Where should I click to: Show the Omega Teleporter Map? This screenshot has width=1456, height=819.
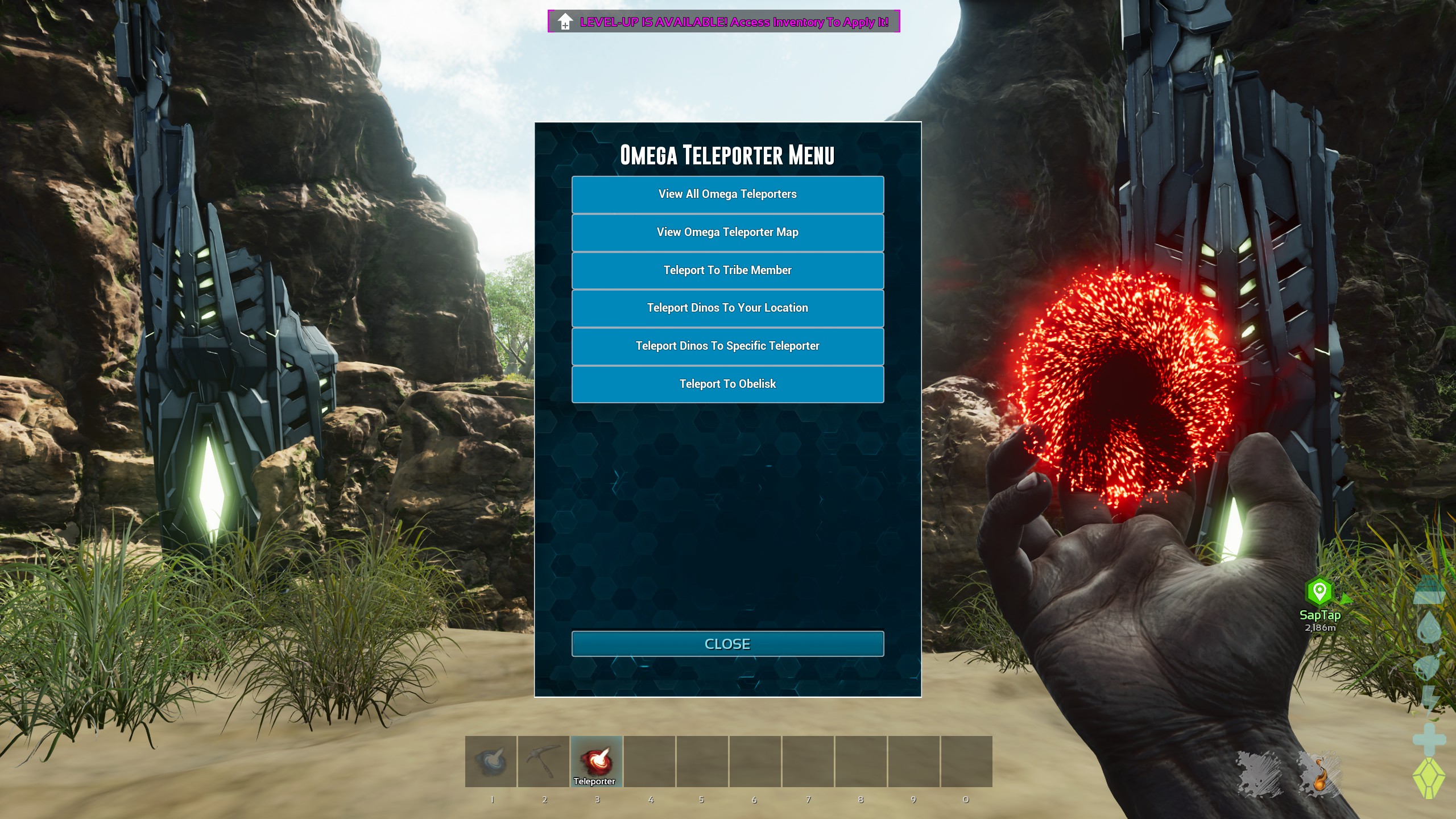[727, 233]
